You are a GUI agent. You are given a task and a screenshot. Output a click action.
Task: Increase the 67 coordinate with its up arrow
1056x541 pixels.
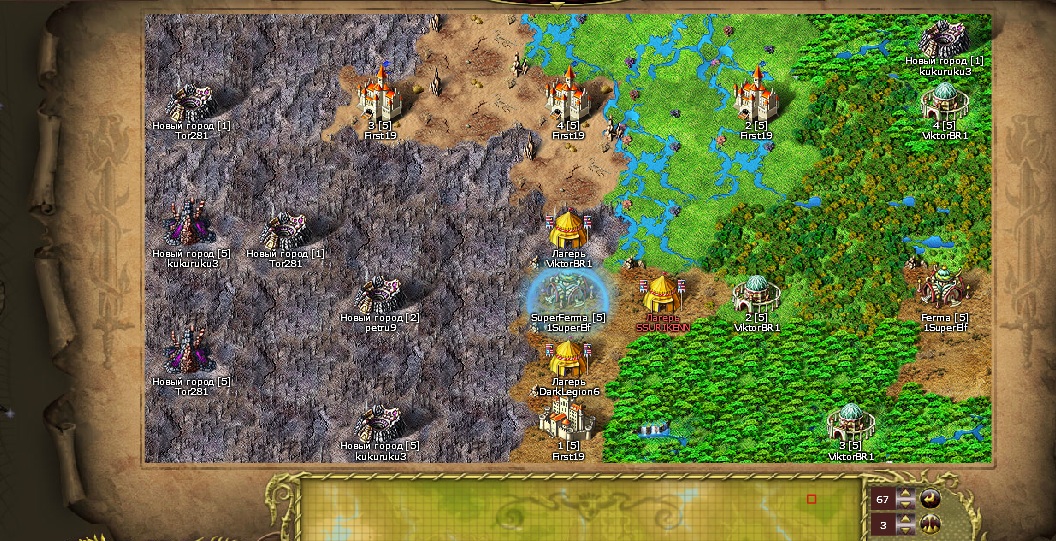(906, 494)
